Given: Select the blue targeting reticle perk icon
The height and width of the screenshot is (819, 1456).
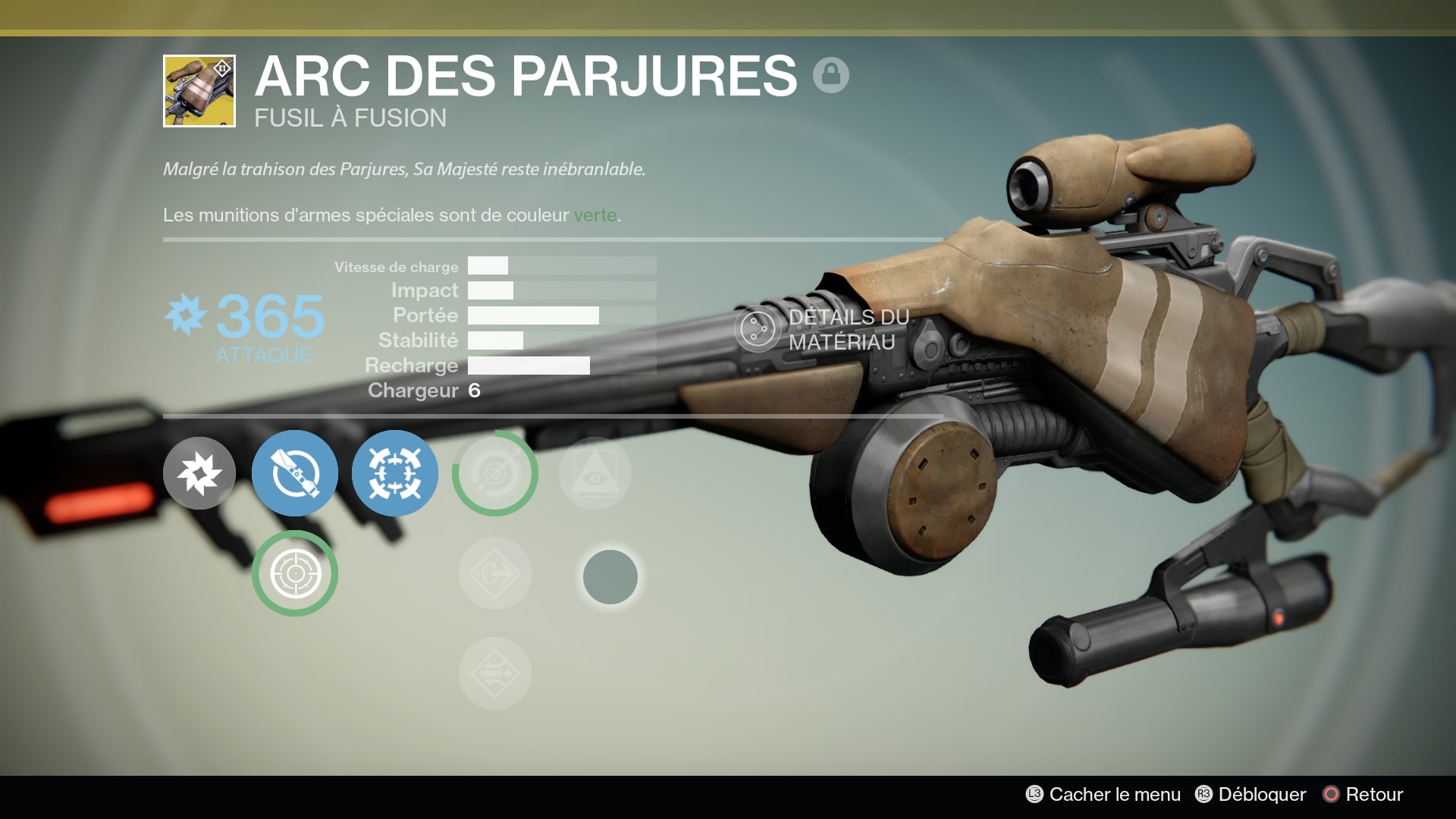Looking at the screenshot, I should [394, 472].
